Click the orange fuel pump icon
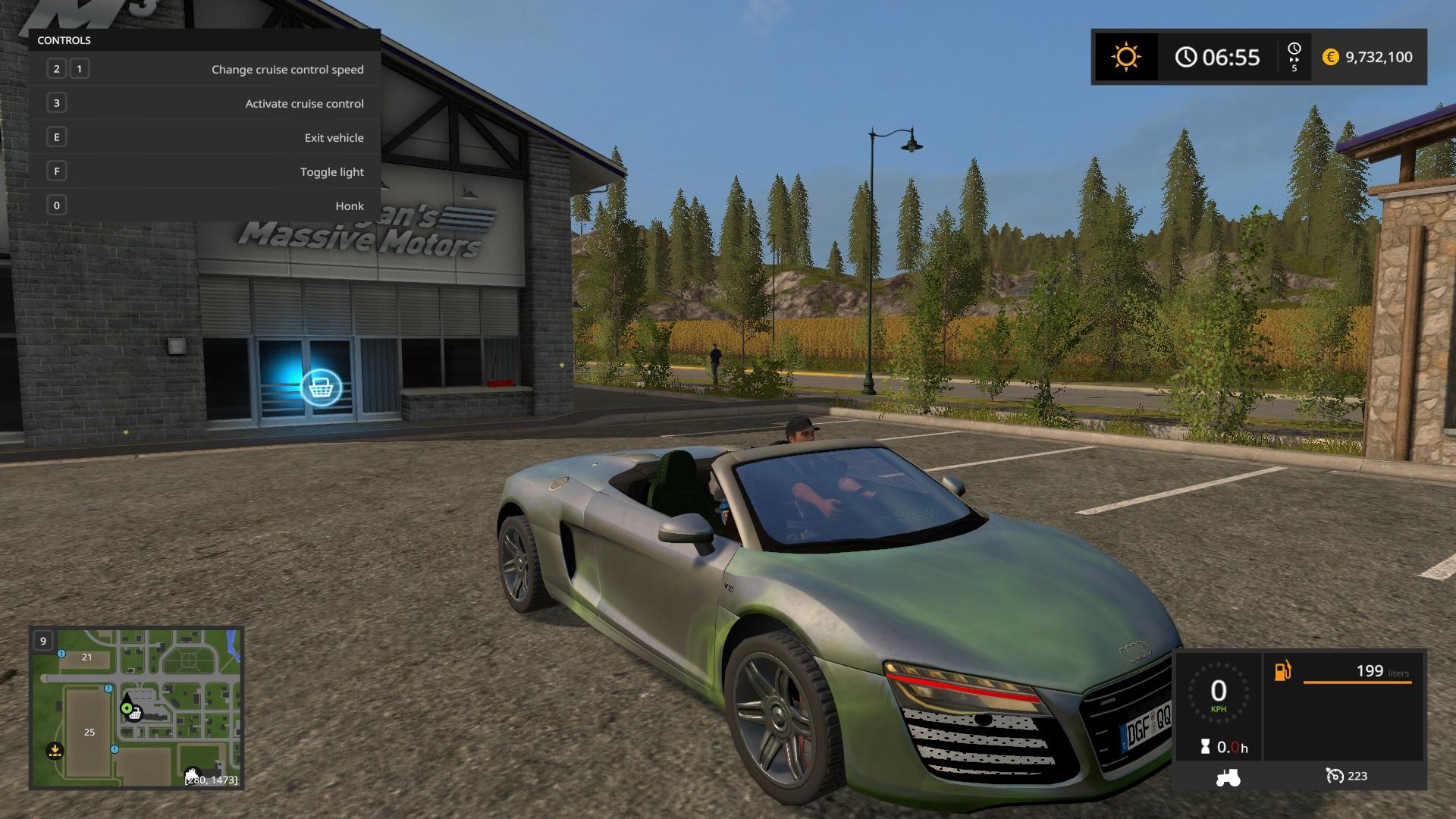1456x819 pixels. coord(1282,671)
